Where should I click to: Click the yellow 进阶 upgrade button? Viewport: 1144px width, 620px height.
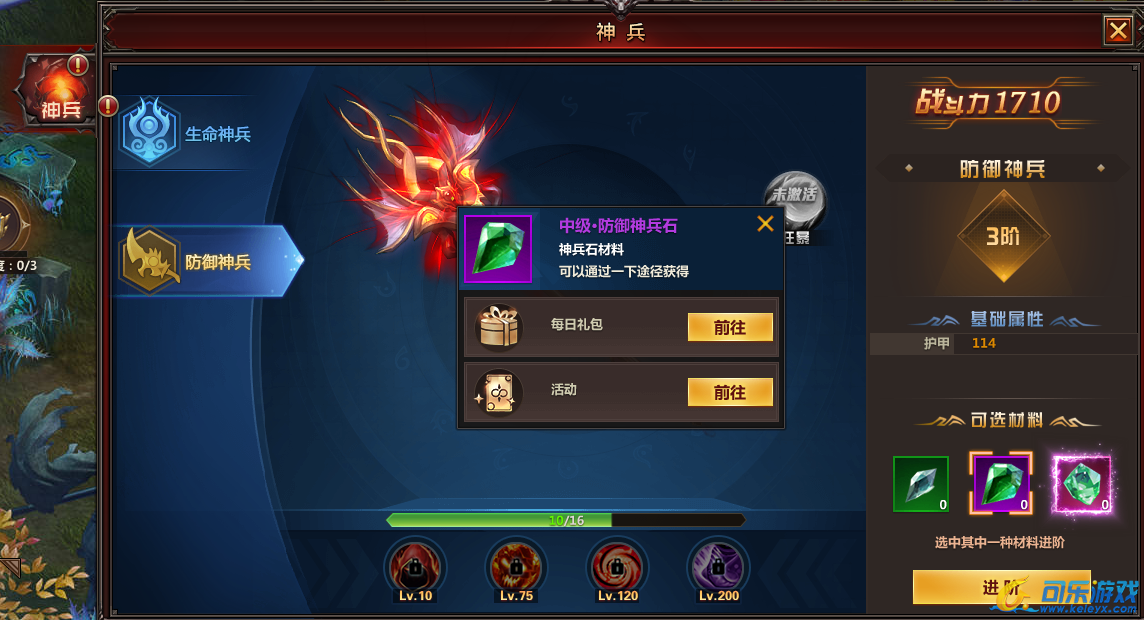1000,587
